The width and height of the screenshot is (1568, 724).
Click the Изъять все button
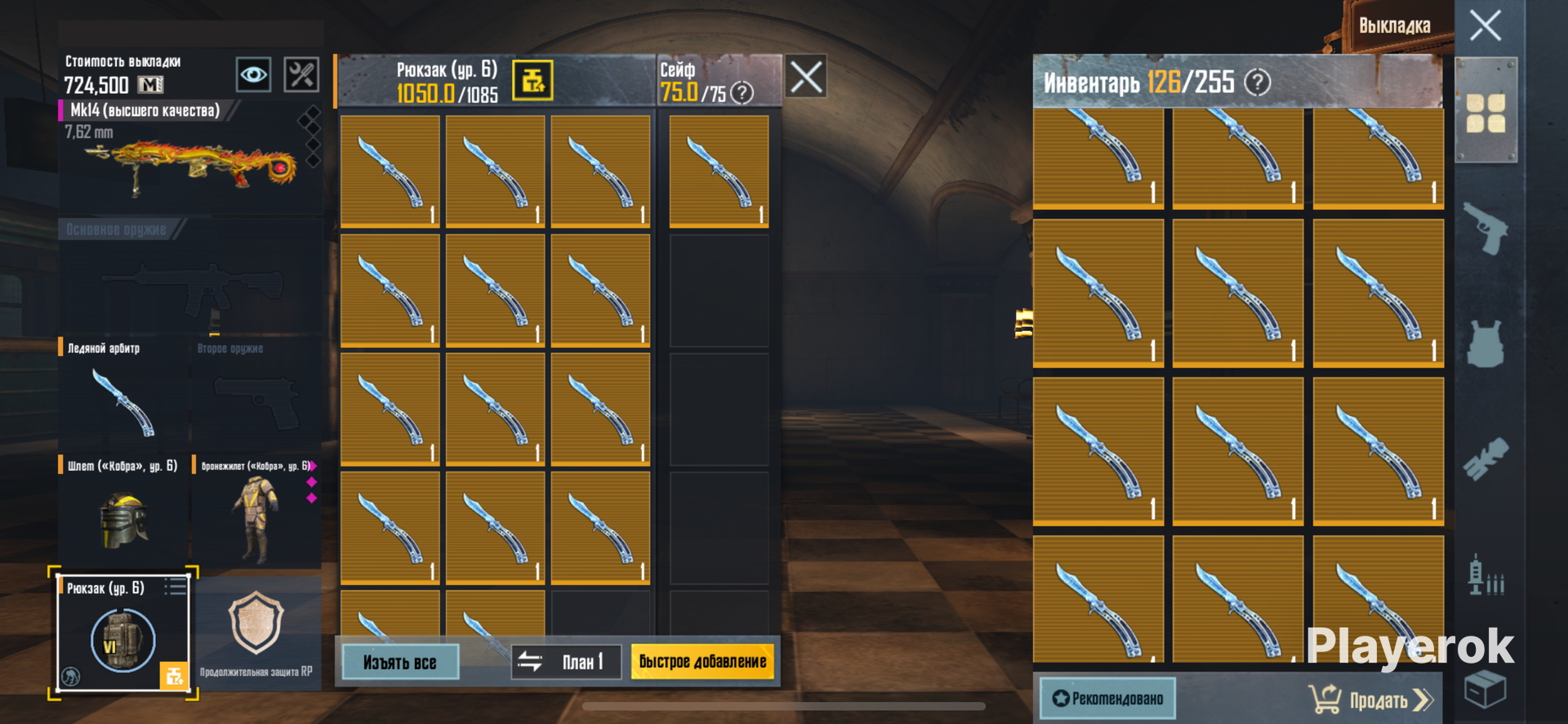(399, 662)
